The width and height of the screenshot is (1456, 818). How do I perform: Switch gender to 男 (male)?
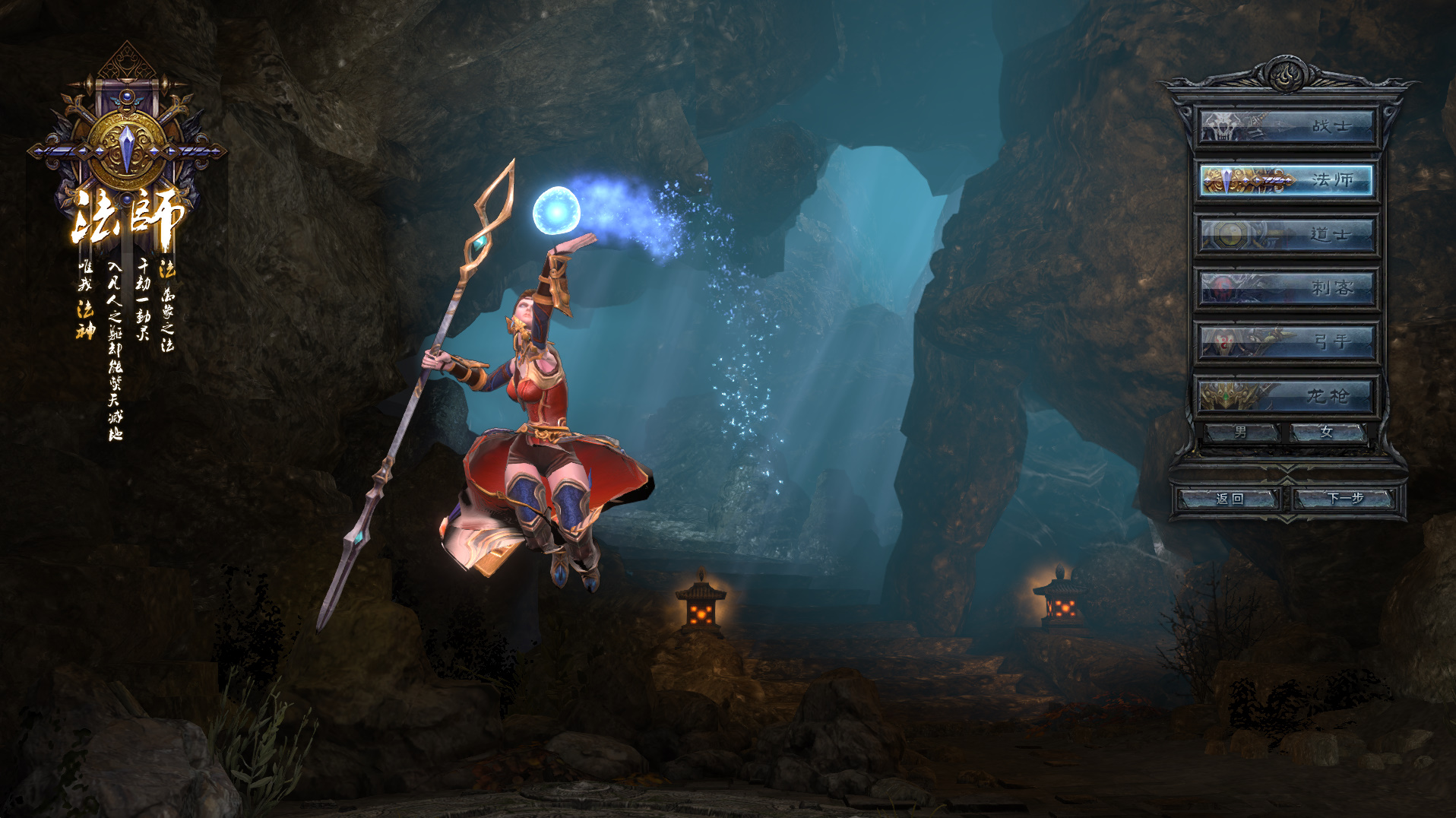tap(1242, 432)
